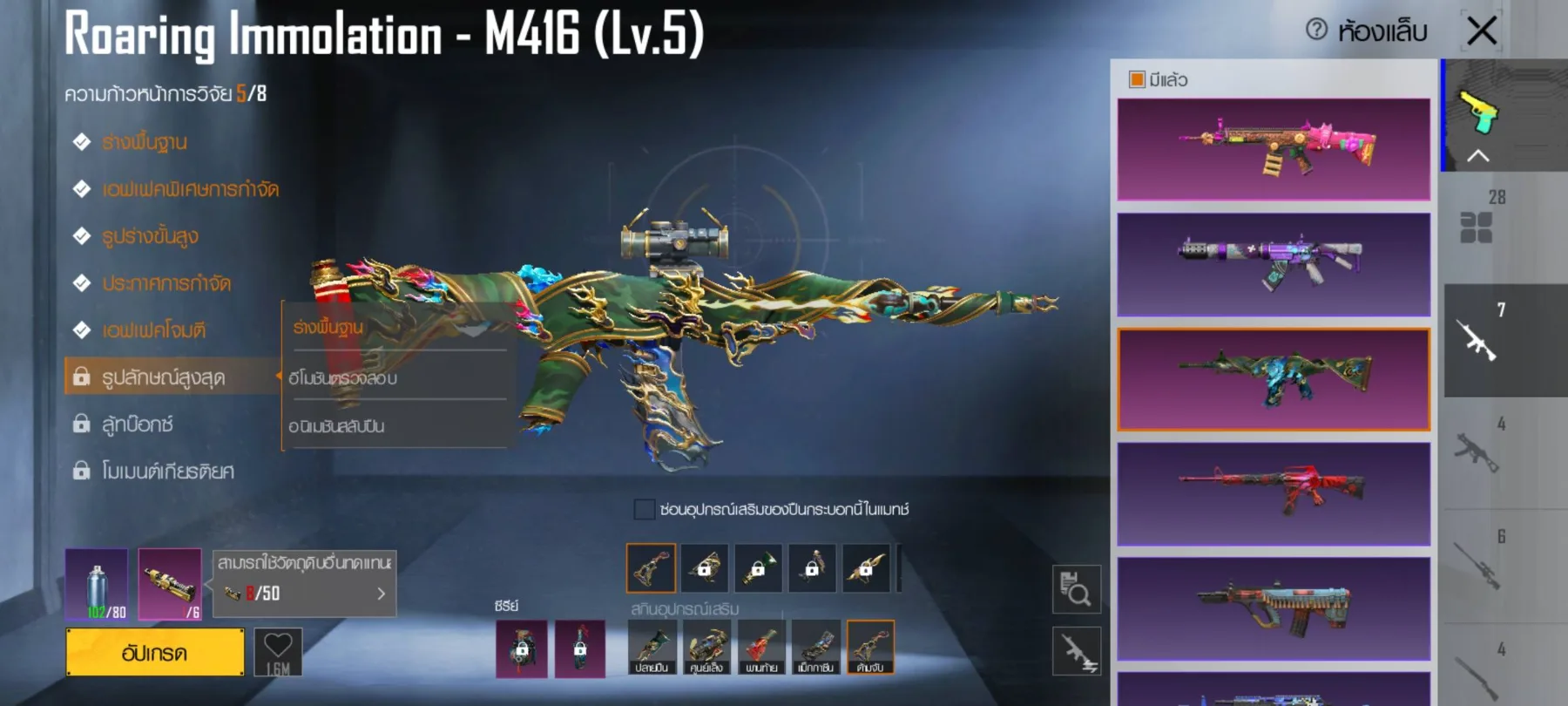Open the ห้องแล็บ help question mark
The width and height of the screenshot is (1568, 706).
(1316, 30)
